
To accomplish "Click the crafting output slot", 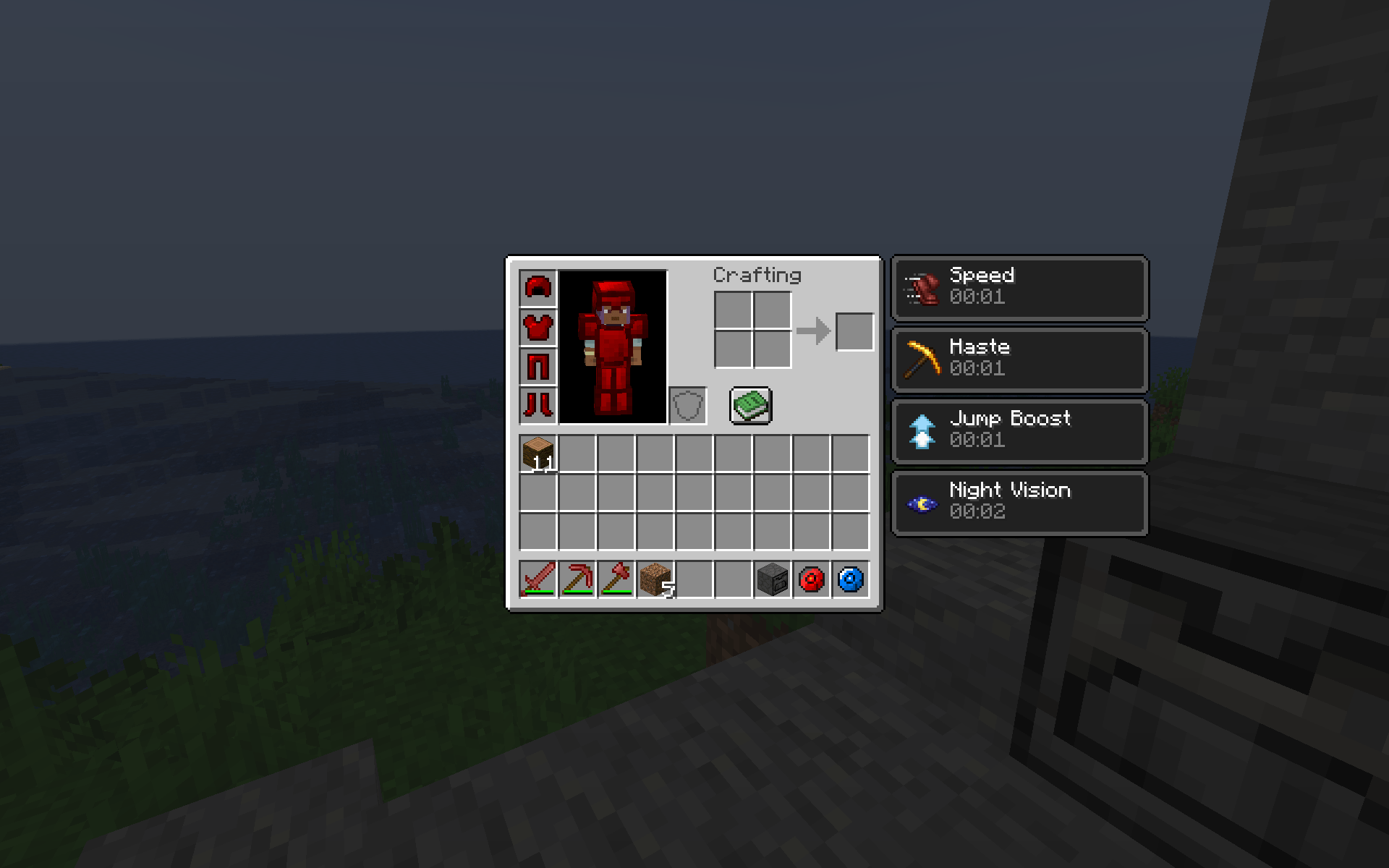I will click(x=854, y=331).
